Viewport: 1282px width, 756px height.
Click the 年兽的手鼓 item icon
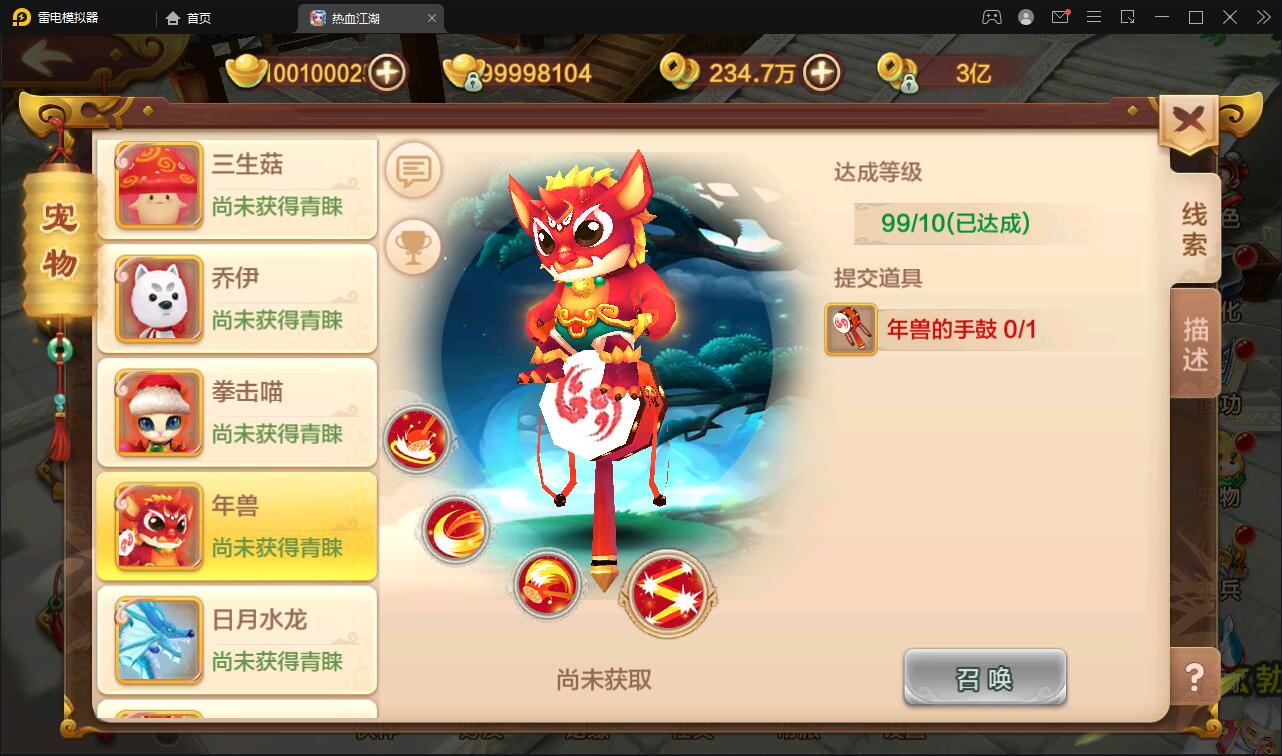pos(849,328)
